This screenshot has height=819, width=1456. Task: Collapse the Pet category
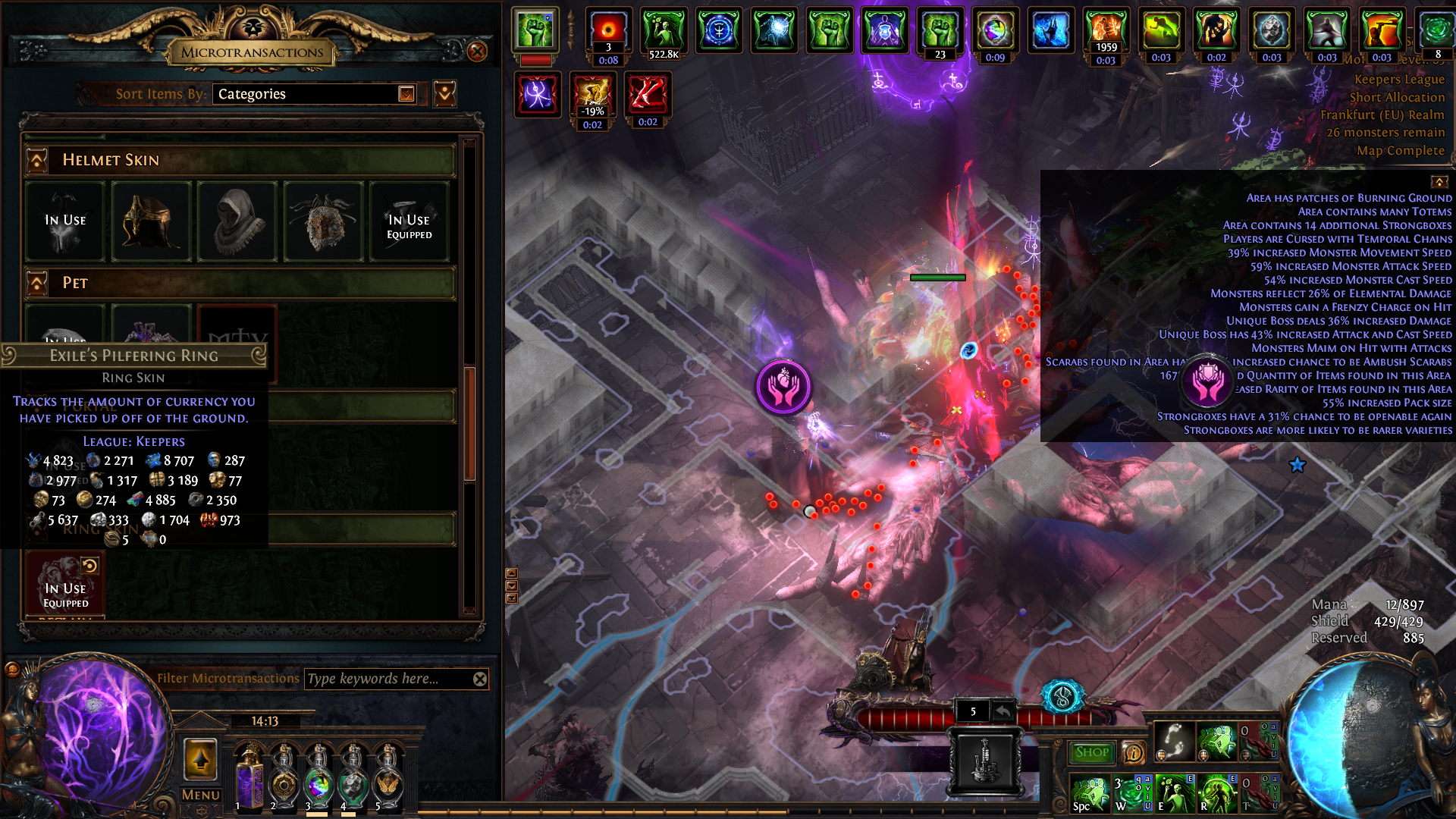[37, 283]
